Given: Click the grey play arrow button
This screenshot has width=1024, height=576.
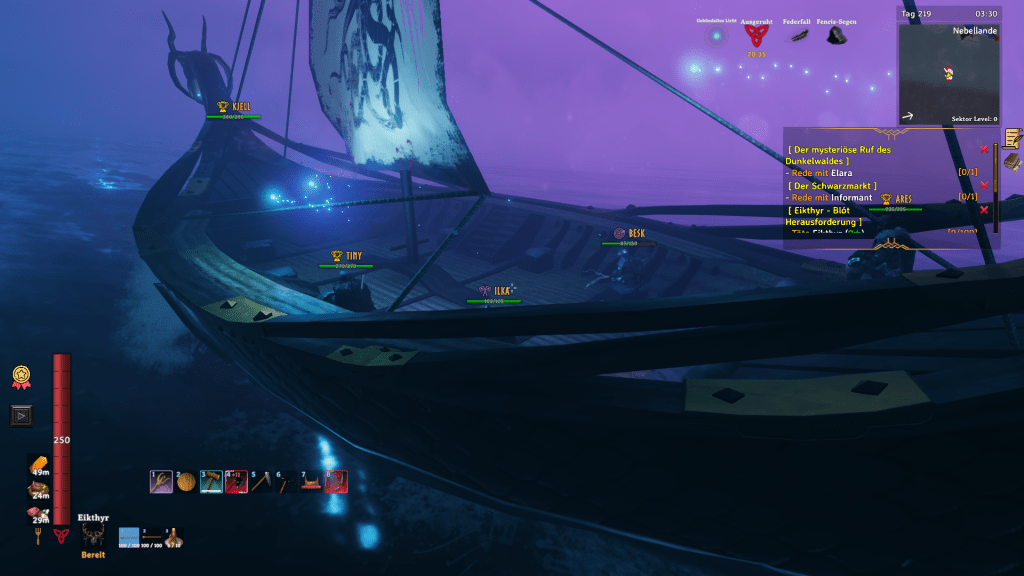Looking at the screenshot, I should click(x=21, y=415).
